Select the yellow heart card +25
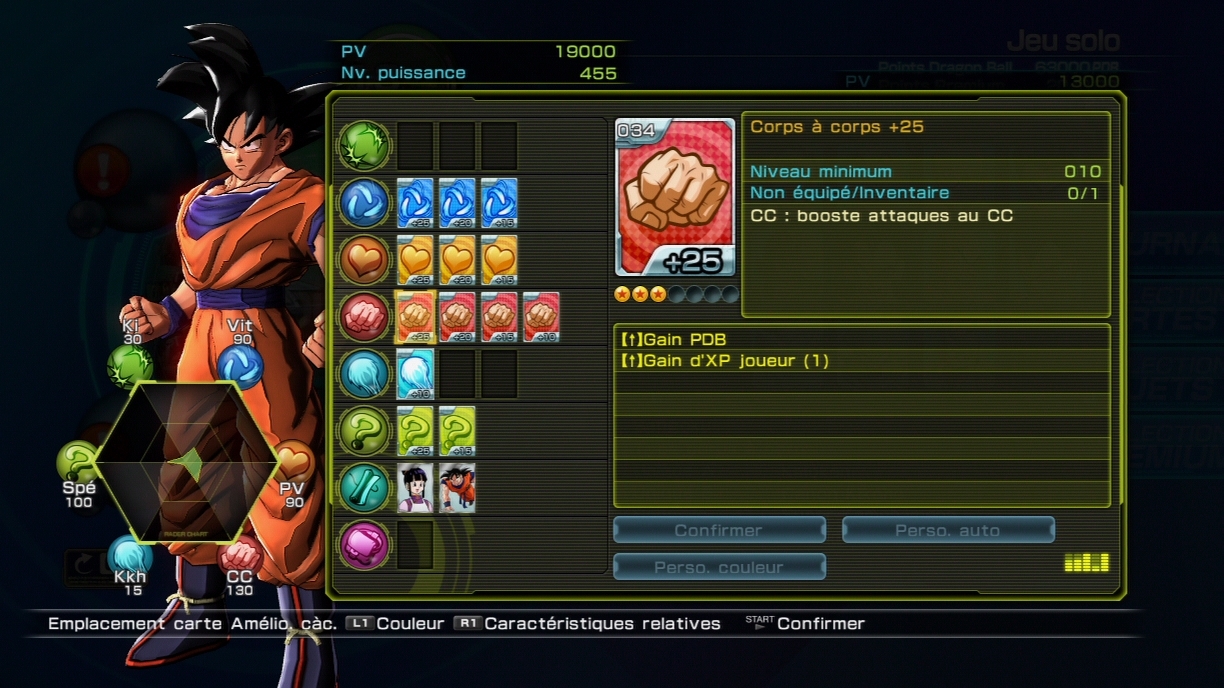 415,260
